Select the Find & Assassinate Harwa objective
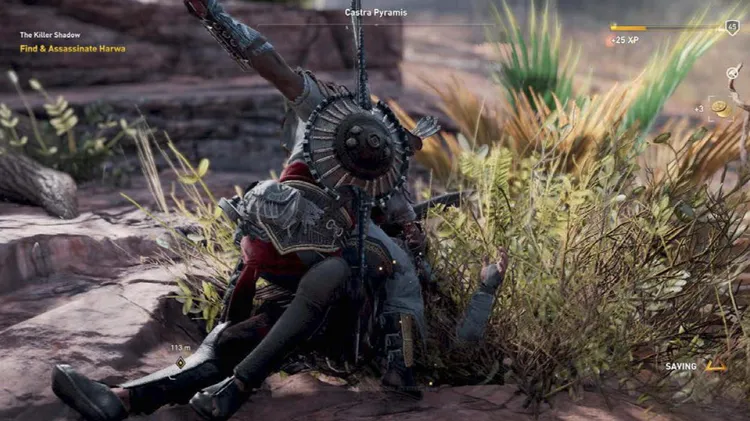750x421 pixels. [x=73, y=48]
